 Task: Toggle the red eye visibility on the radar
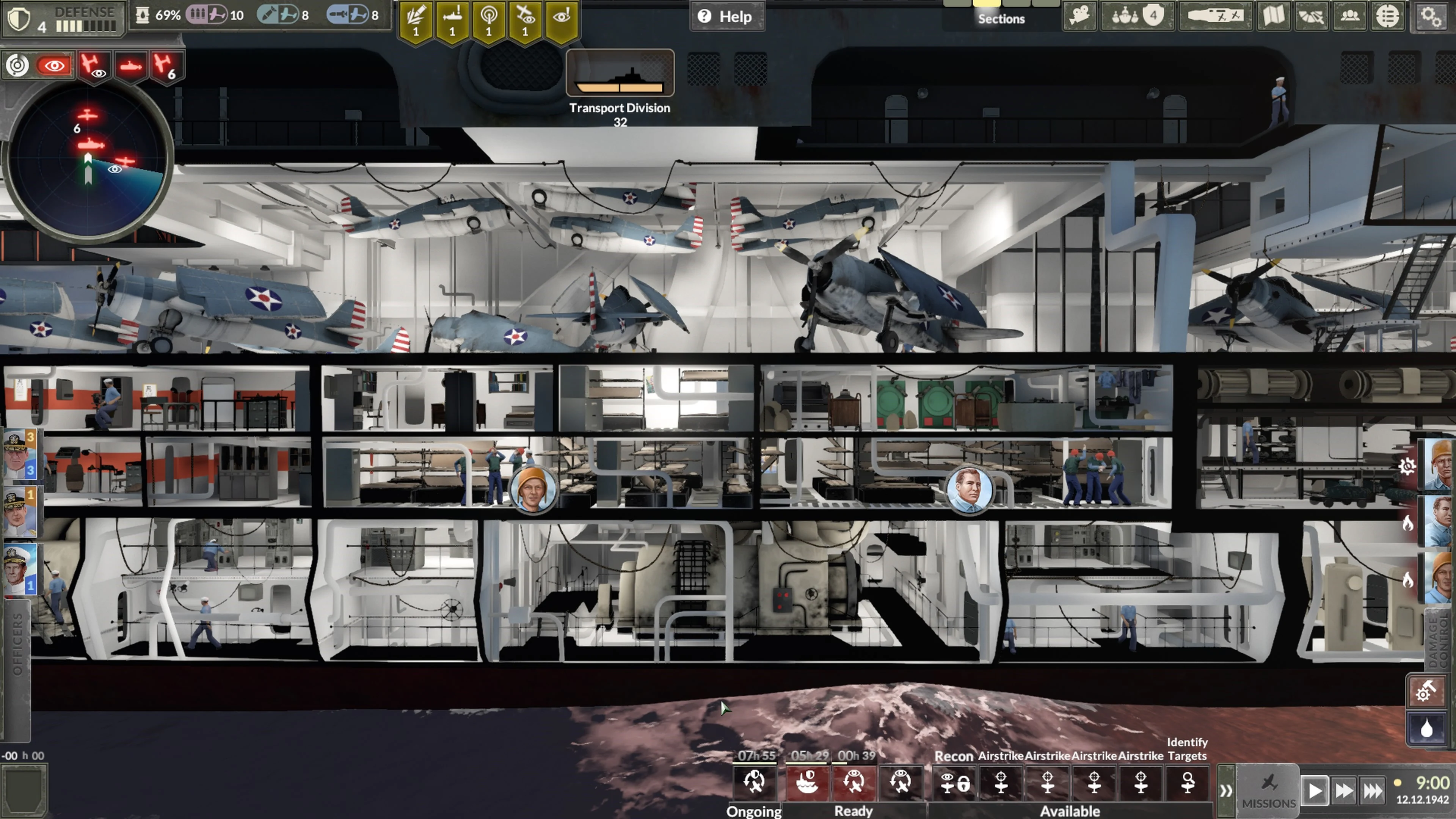pos(54,65)
